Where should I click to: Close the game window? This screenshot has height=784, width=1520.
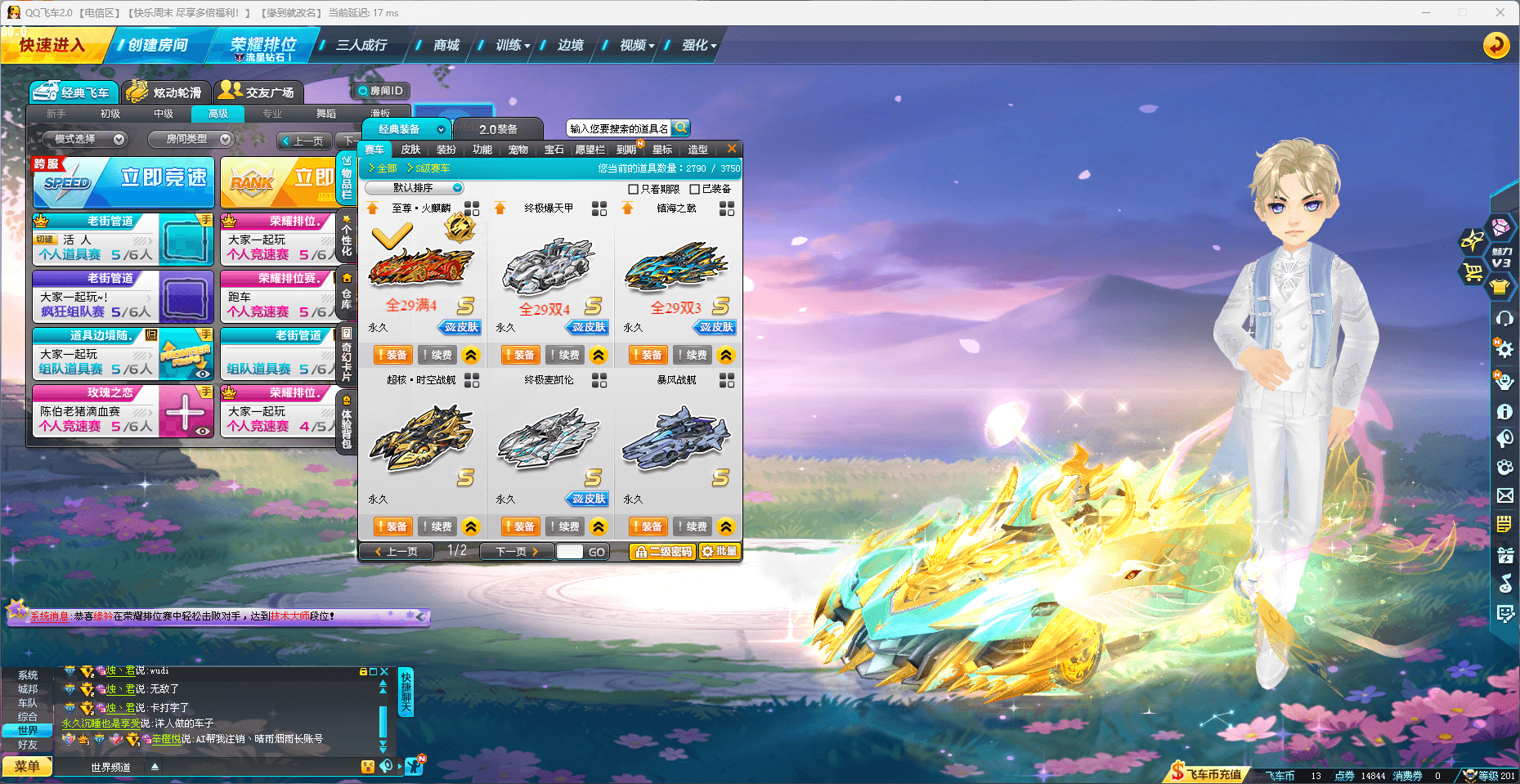click(1500, 12)
